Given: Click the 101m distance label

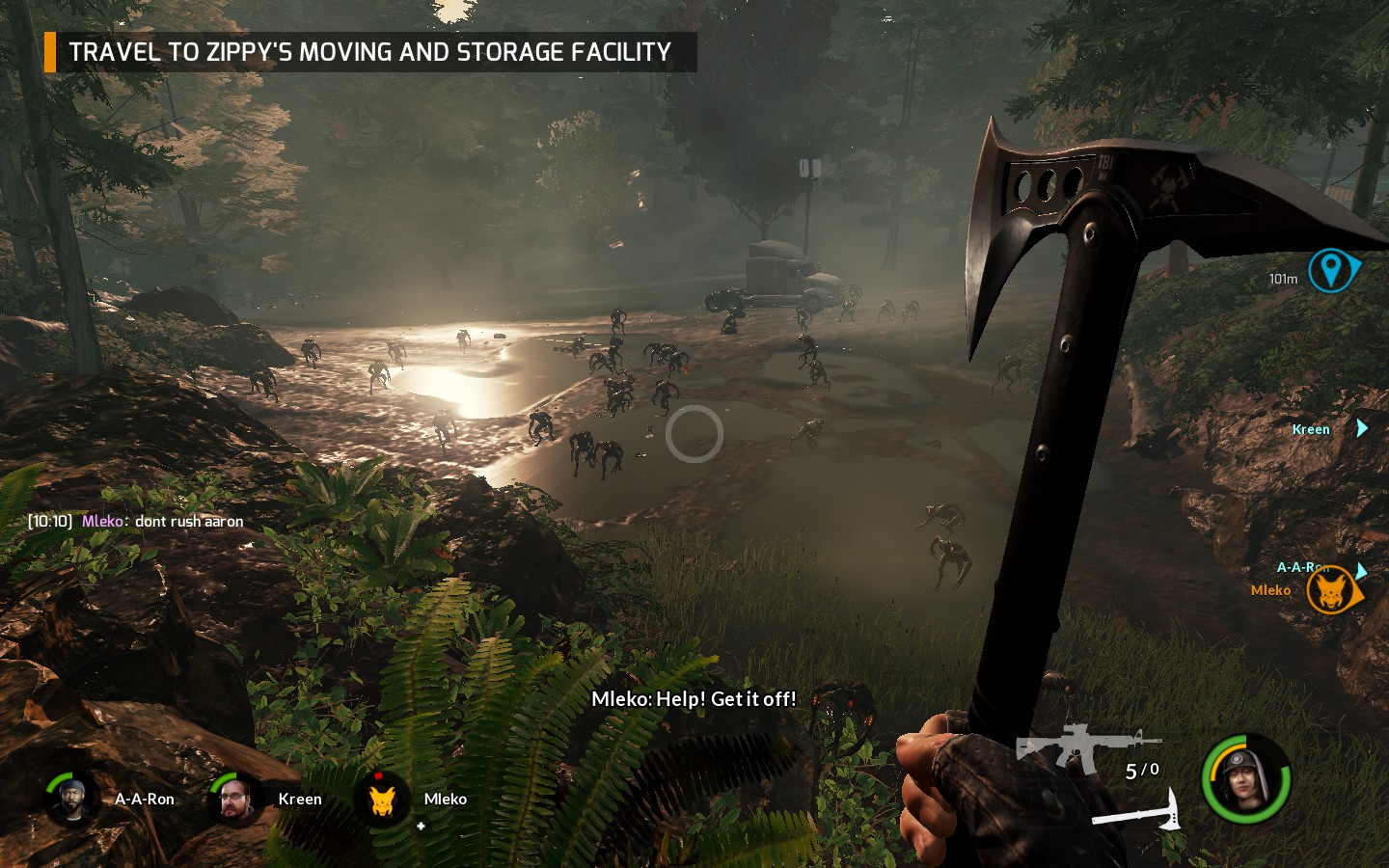Looking at the screenshot, I should click(x=1281, y=276).
